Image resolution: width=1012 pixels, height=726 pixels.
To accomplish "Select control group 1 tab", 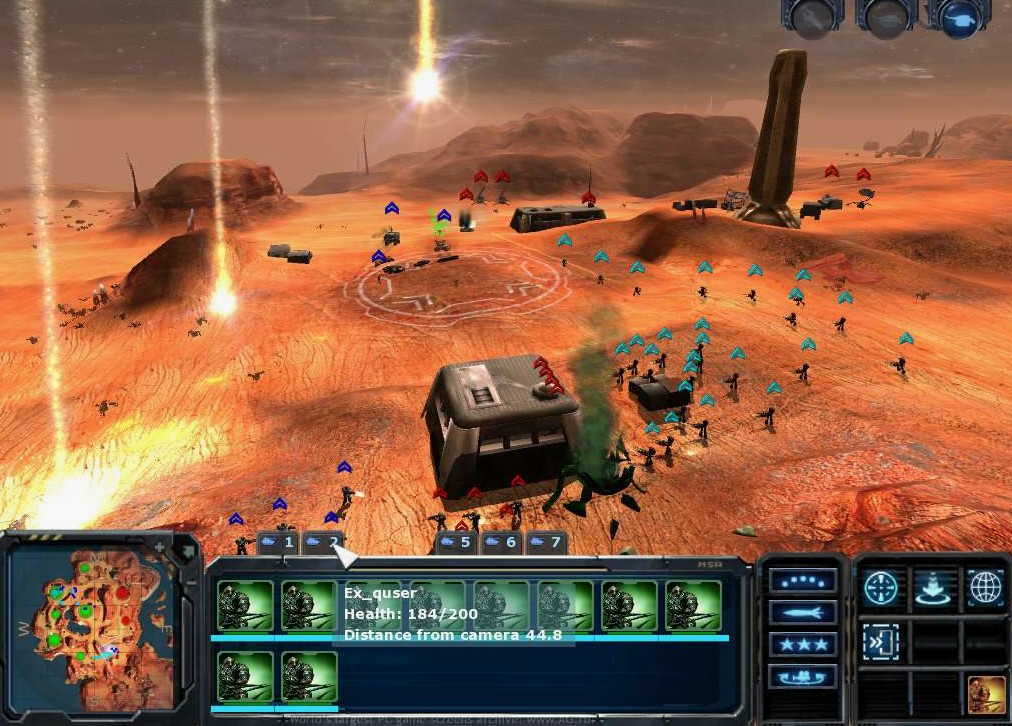I will click(279, 542).
